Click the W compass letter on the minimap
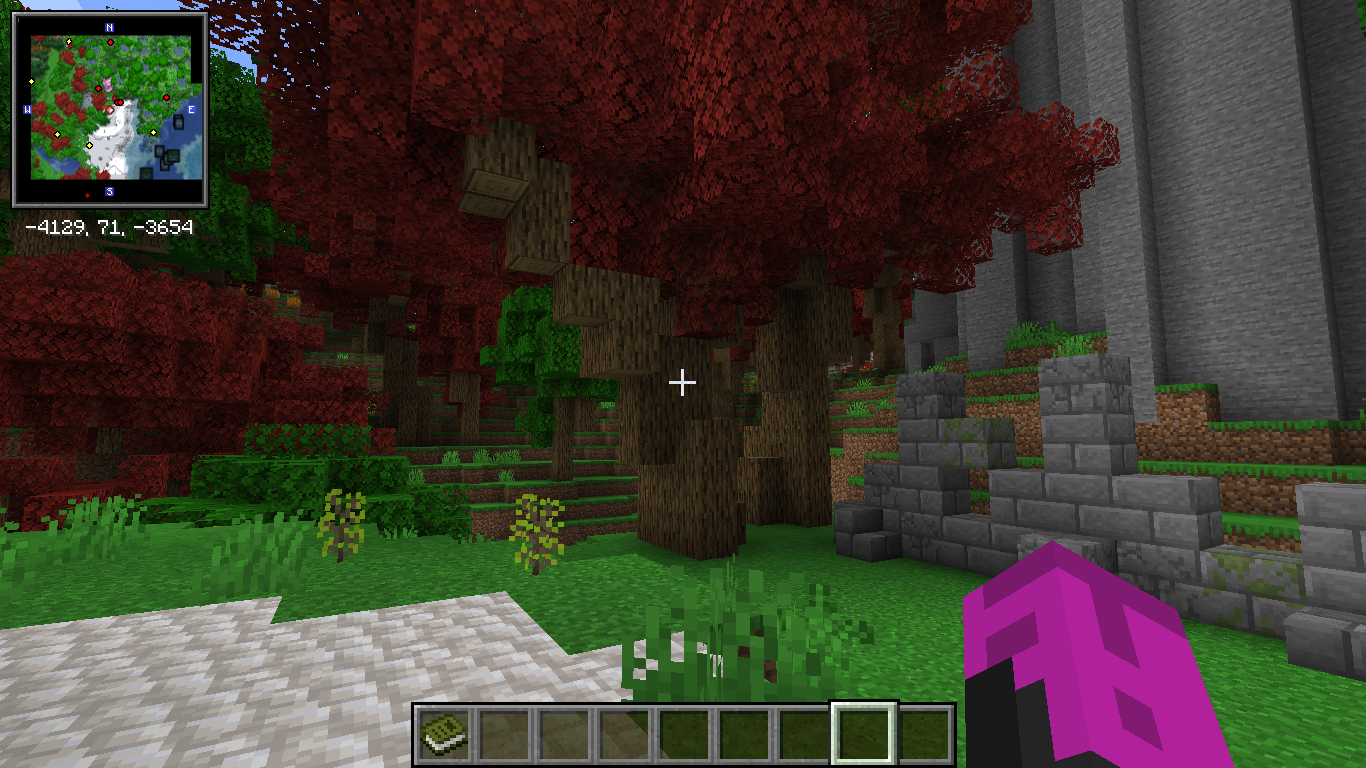Screen dimensions: 1366x768 28,108
